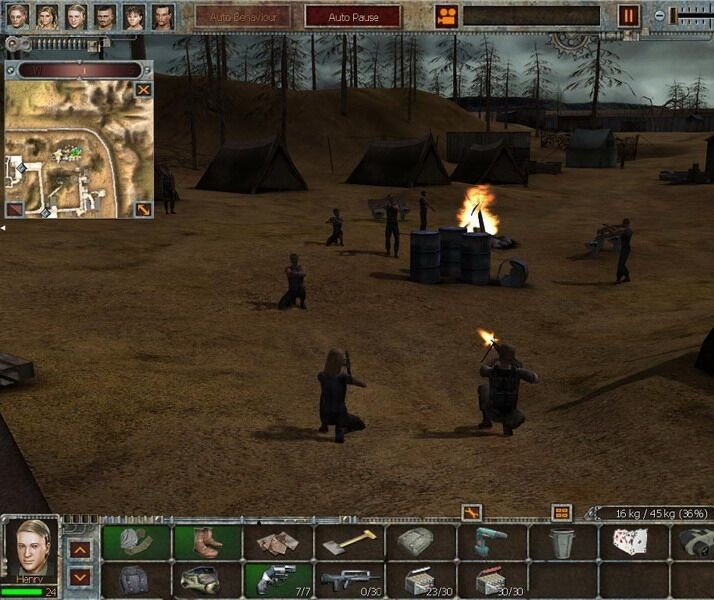The image size is (714, 600).
Task: Click the orange wrench icon
Action: click(472, 512)
